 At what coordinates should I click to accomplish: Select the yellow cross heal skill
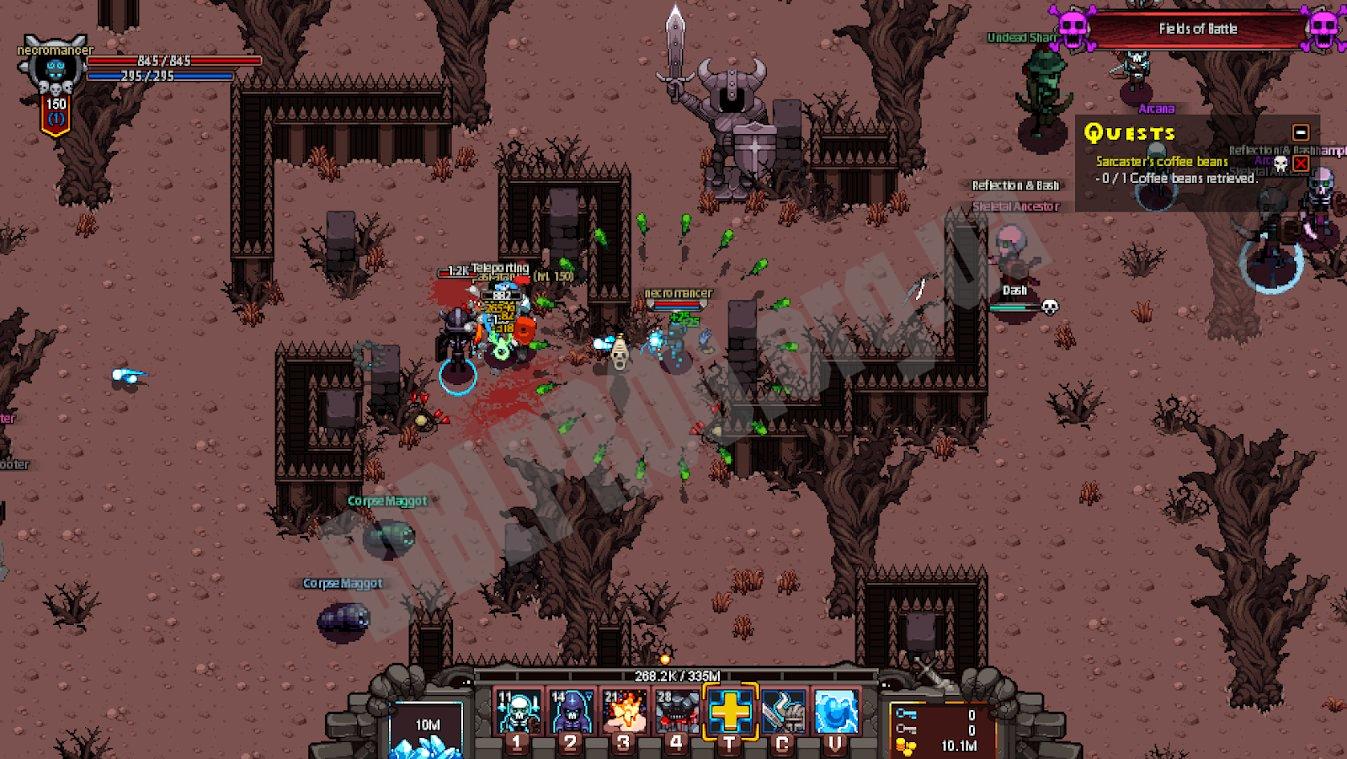(731, 712)
